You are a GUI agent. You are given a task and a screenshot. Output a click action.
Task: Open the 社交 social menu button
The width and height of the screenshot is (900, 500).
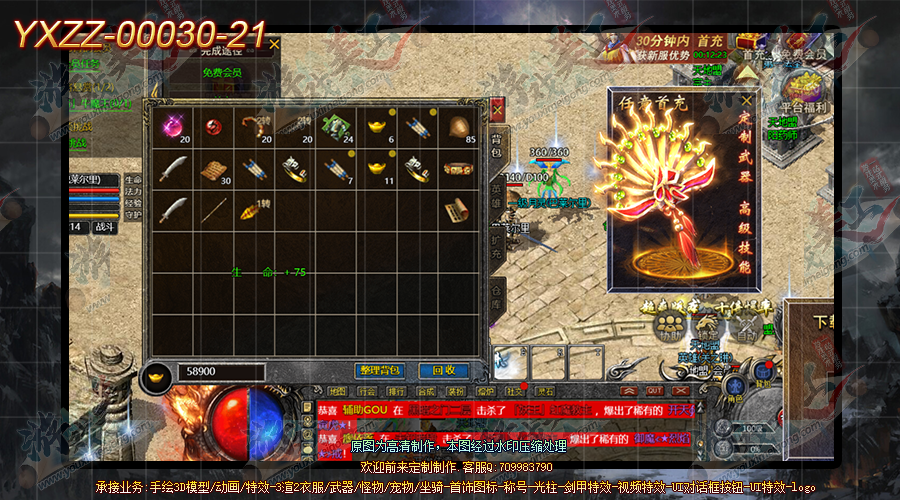pyautogui.click(x=515, y=391)
